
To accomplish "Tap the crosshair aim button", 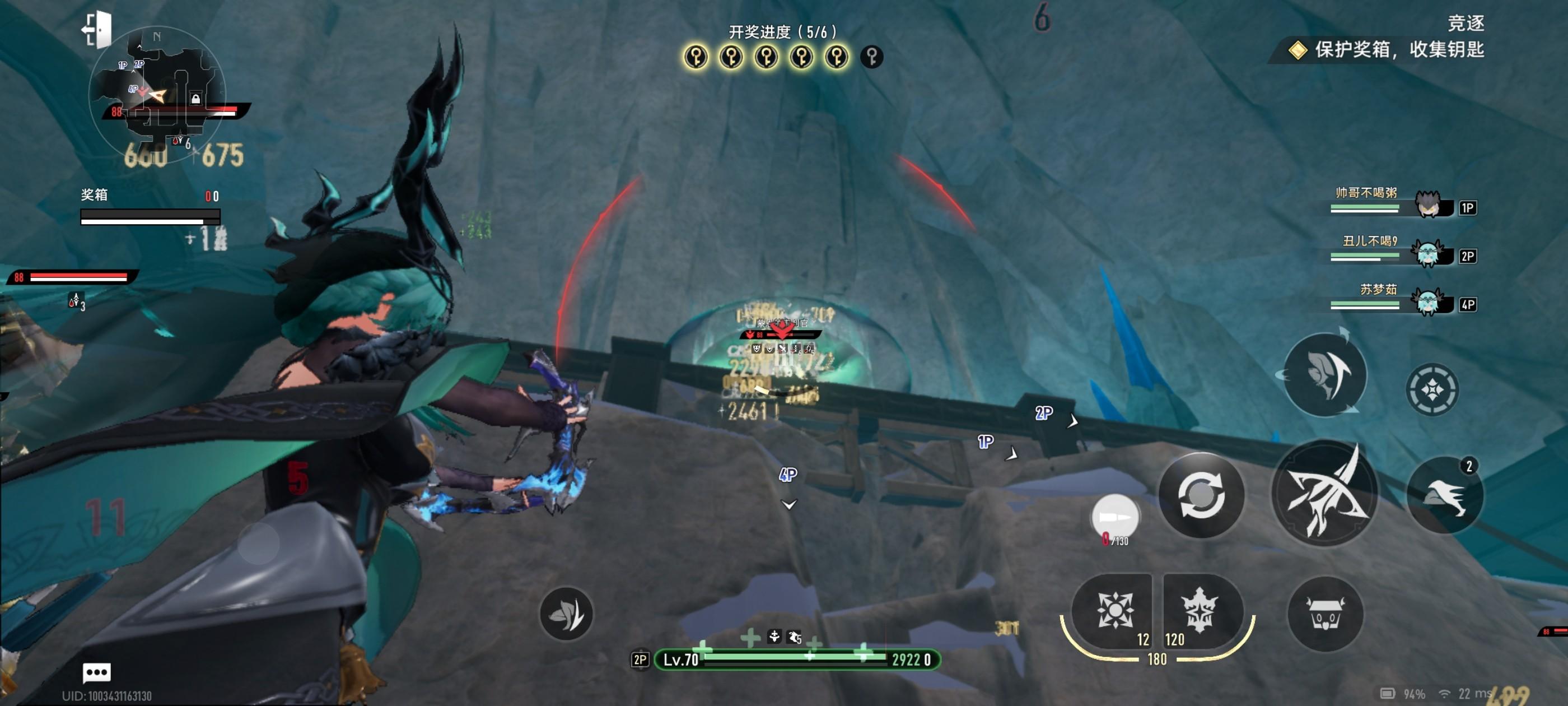I will click(1432, 389).
